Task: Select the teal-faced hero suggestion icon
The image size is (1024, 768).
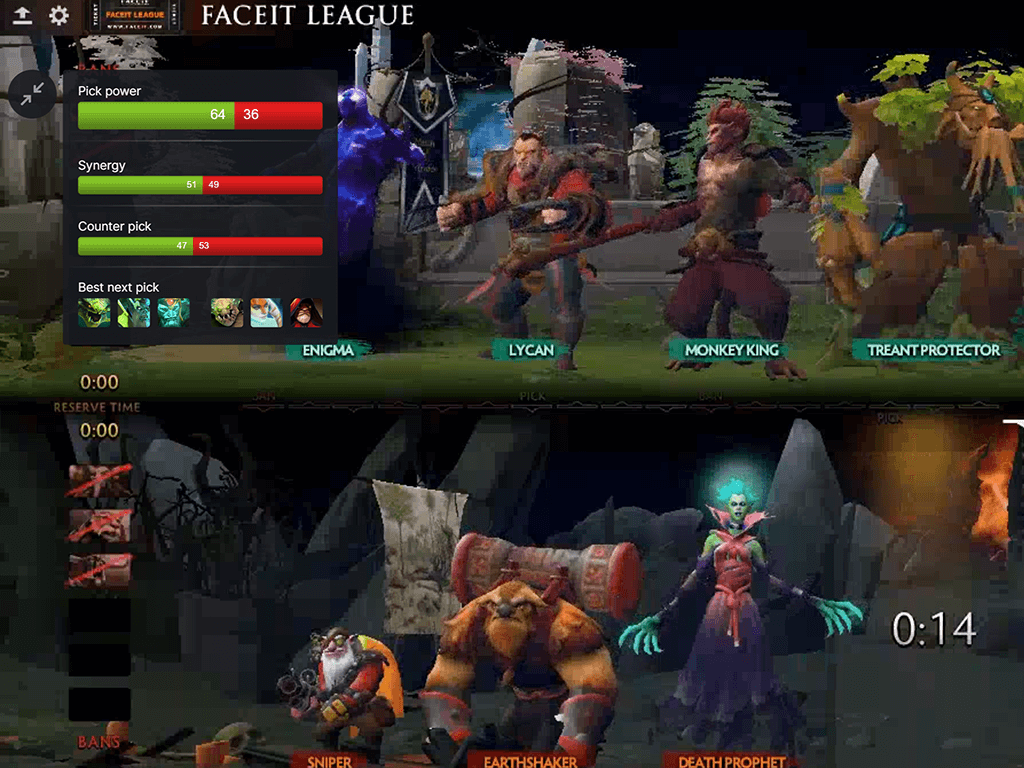Action: click(x=173, y=313)
